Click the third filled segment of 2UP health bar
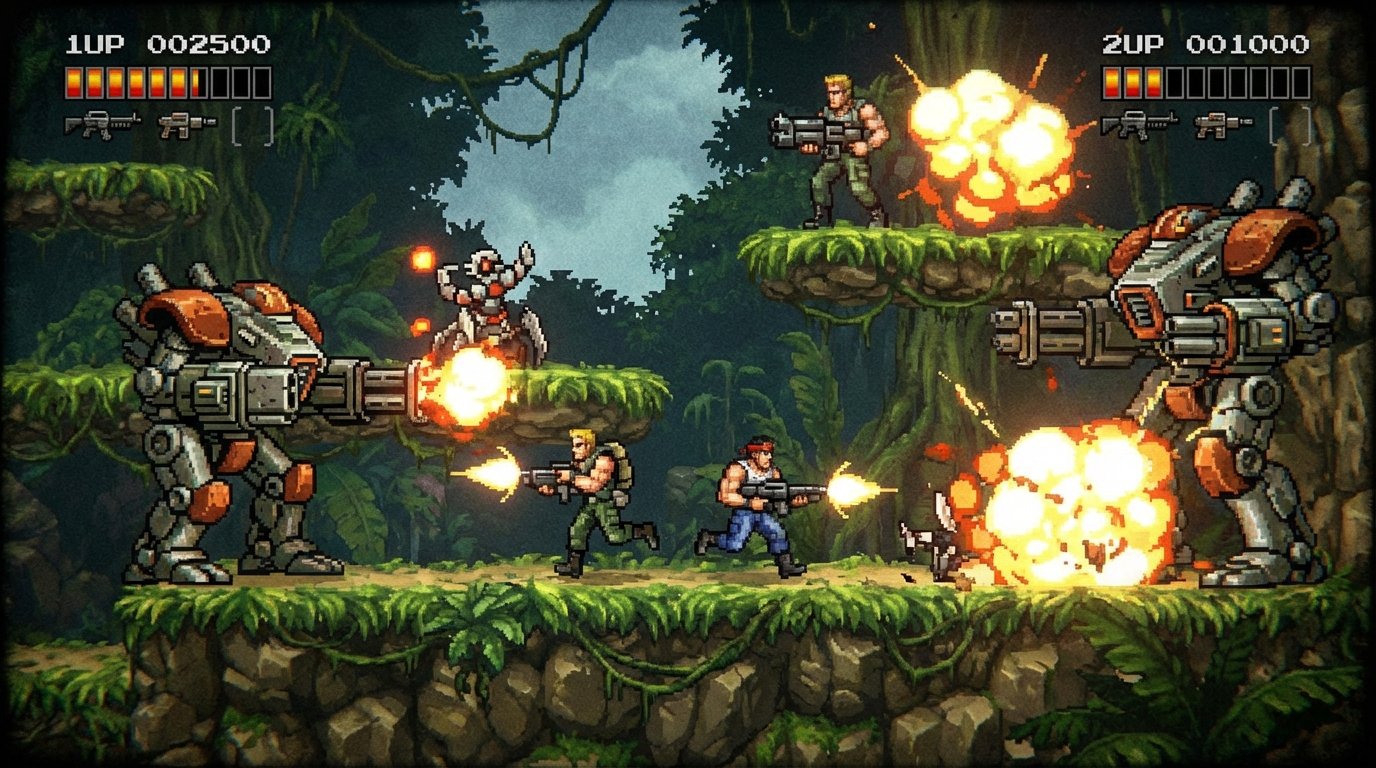Image resolution: width=1376 pixels, height=768 pixels. [x=1153, y=83]
